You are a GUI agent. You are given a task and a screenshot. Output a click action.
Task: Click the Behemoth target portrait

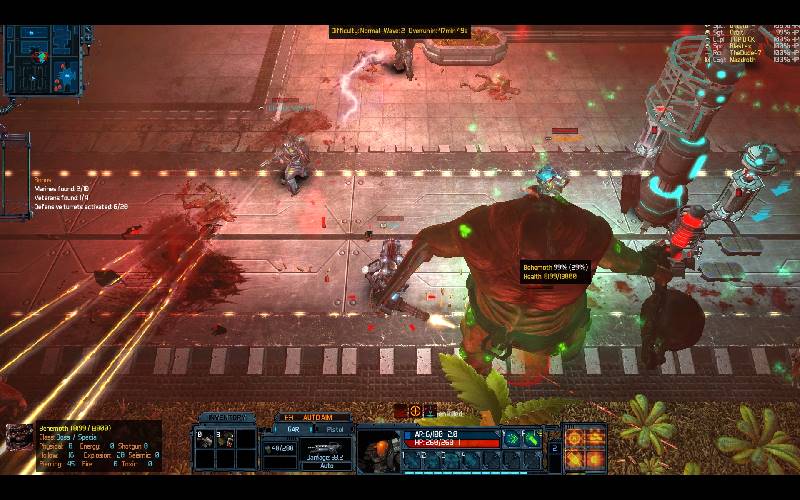coord(18,437)
